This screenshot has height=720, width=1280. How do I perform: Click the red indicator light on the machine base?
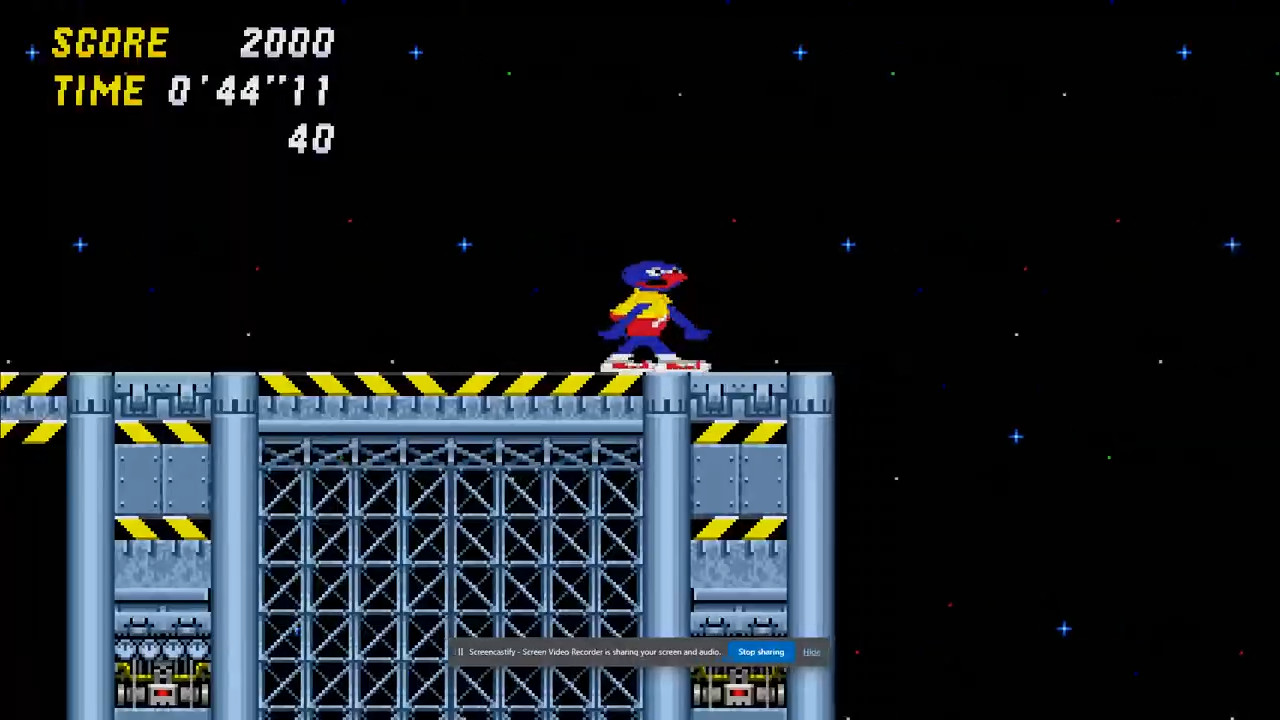pyautogui.click(x=163, y=694)
